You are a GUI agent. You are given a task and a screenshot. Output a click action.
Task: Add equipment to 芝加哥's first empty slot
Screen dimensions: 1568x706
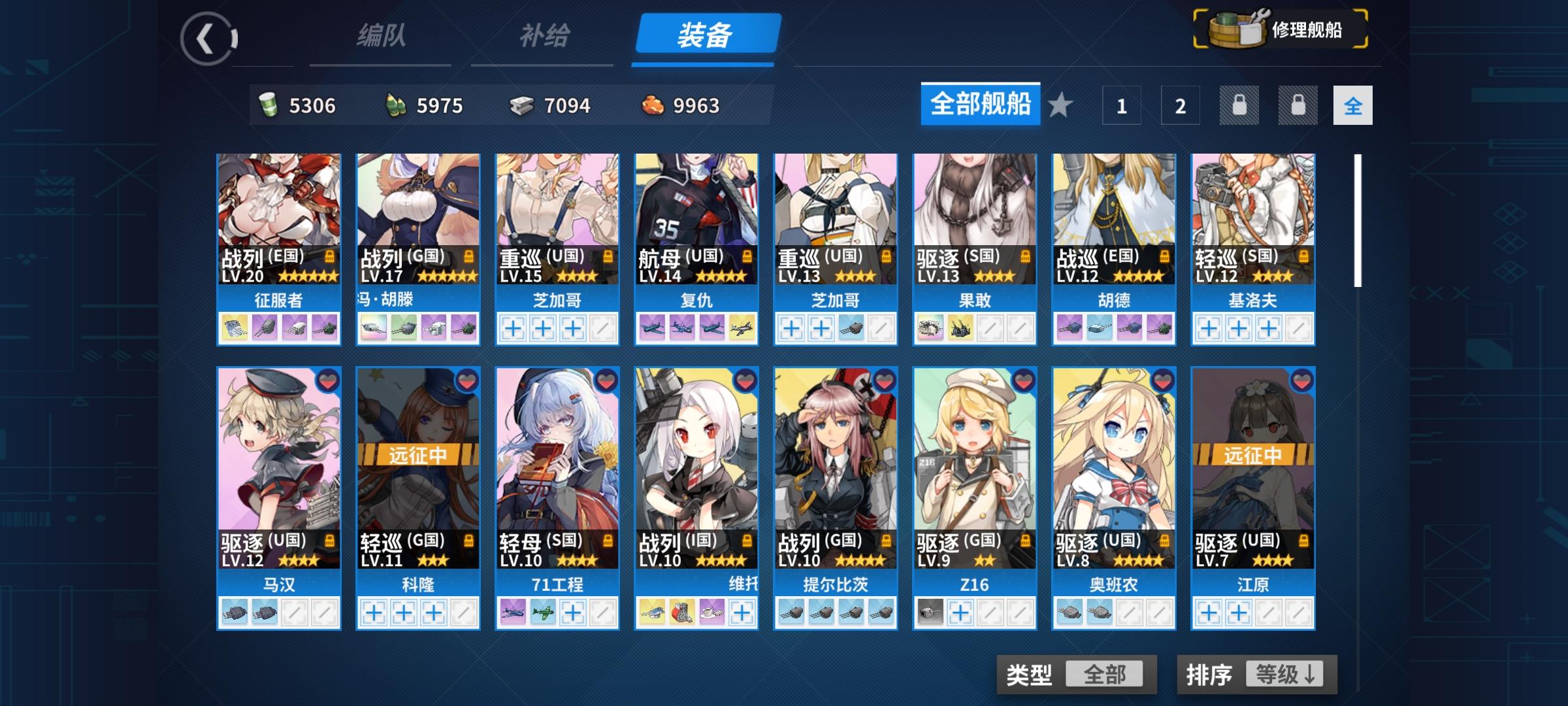tap(512, 329)
